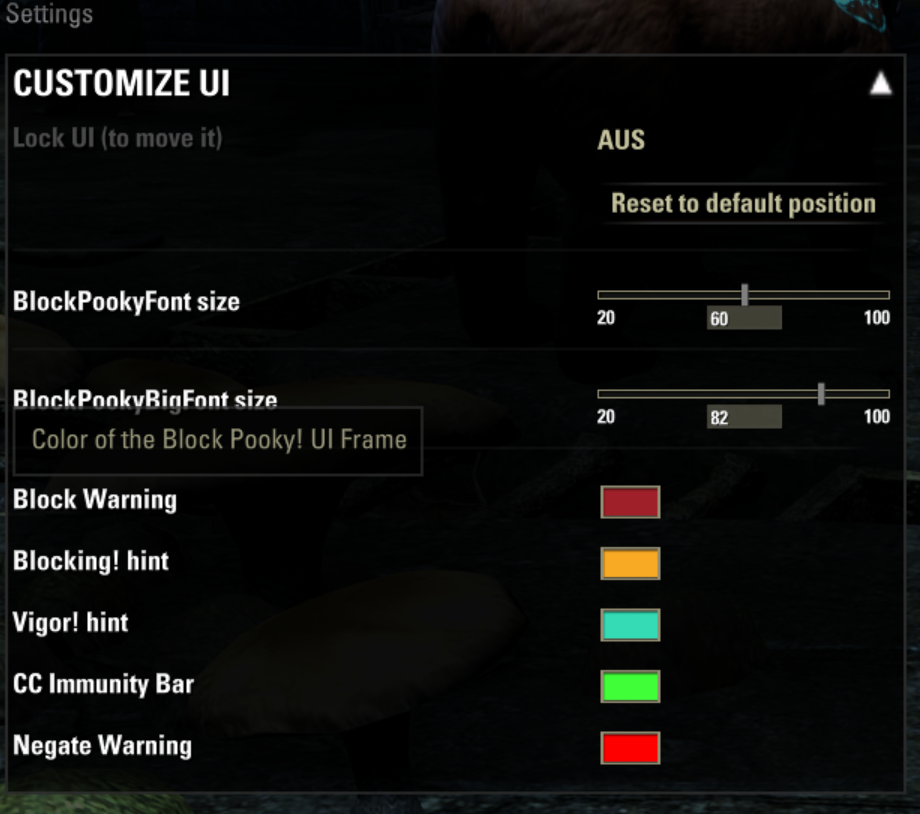920x814 pixels.
Task: Collapse the Customize UI section arrow
Action: 880,84
